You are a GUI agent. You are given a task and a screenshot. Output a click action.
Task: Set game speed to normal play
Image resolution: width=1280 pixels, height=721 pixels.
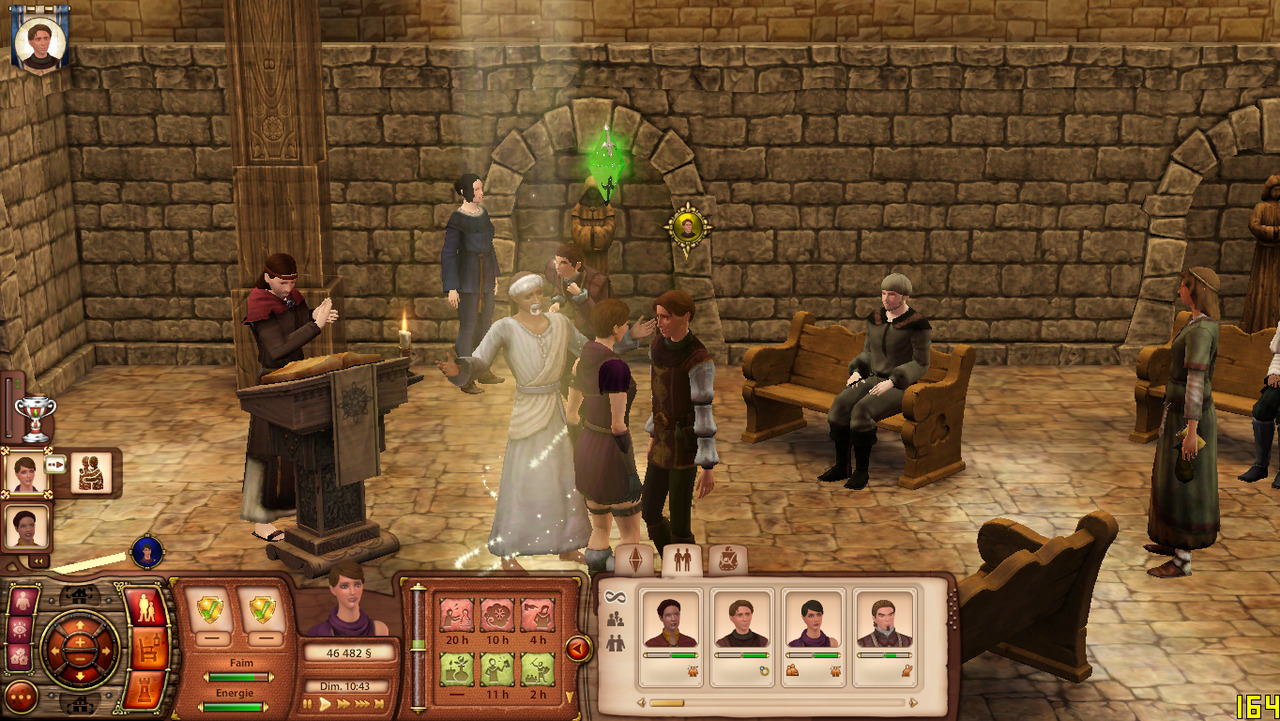click(324, 704)
